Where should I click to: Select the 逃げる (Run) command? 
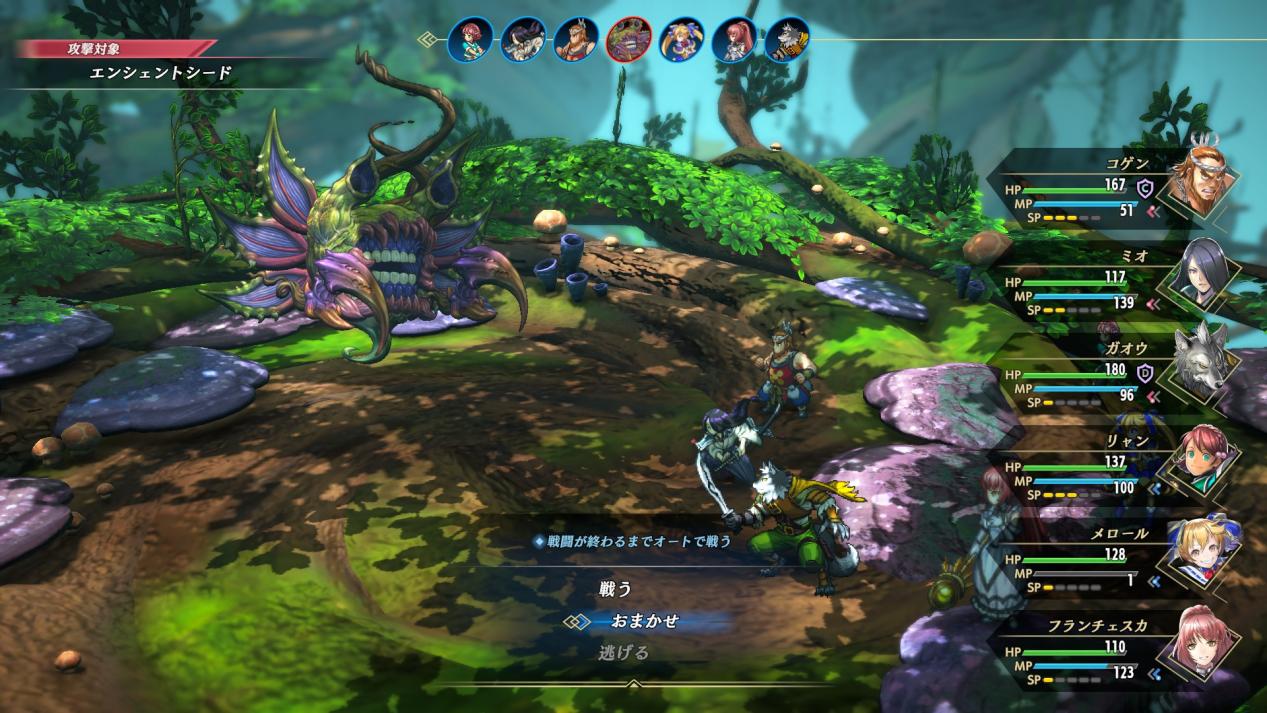click(x=624, y=653)
